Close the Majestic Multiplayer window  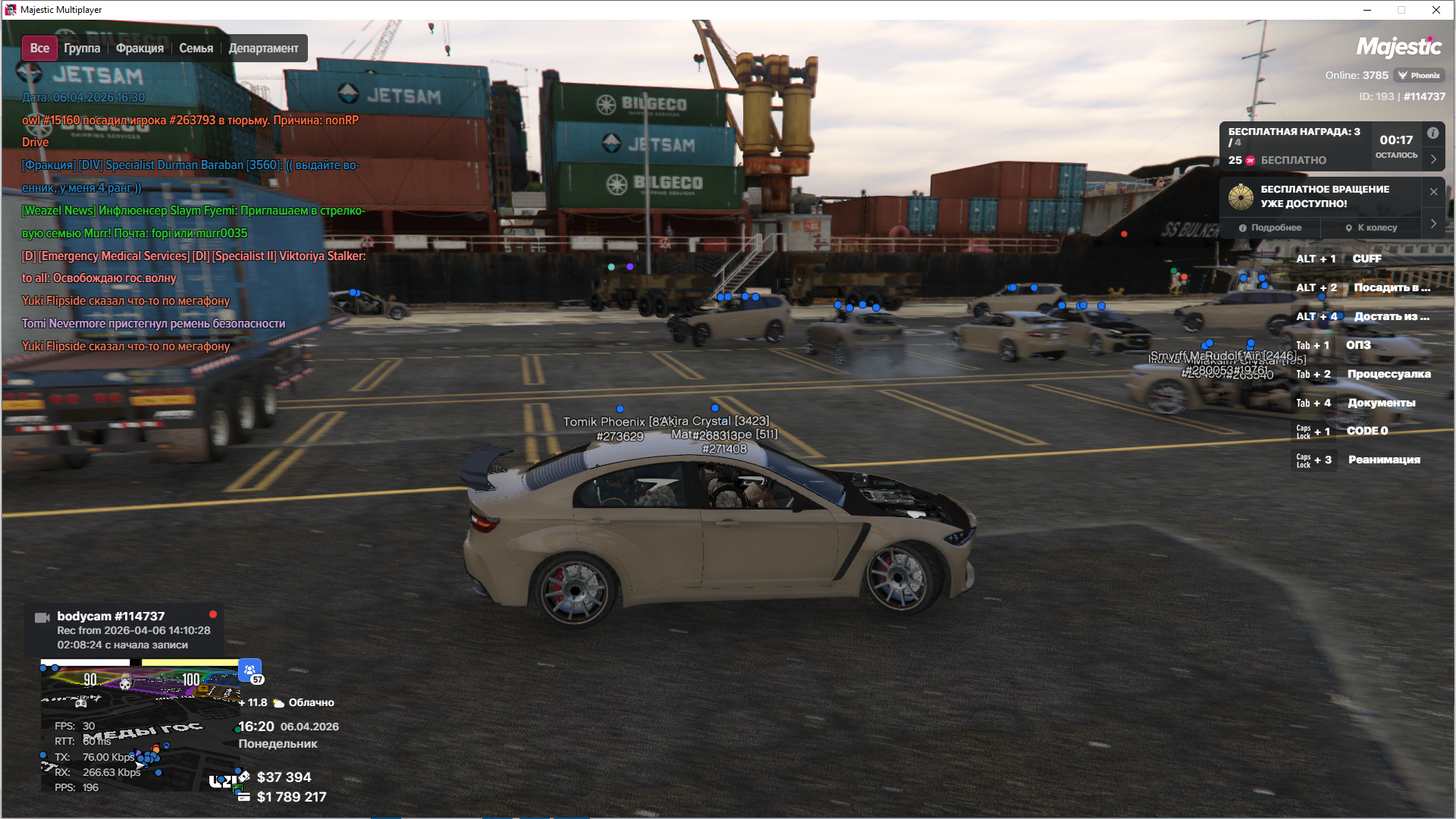point(1436,10)
